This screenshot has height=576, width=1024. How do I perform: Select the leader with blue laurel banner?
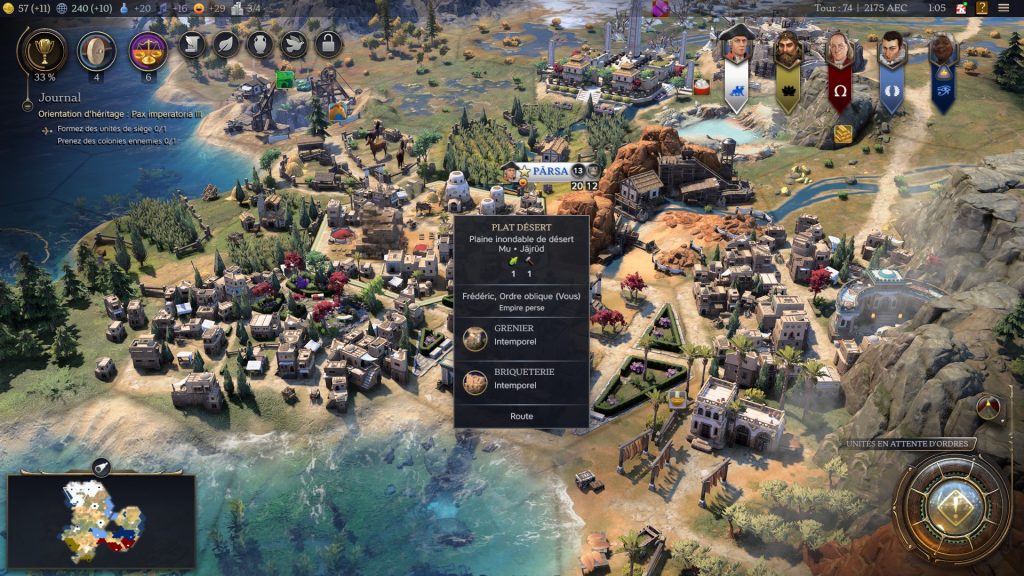point(891,50)
